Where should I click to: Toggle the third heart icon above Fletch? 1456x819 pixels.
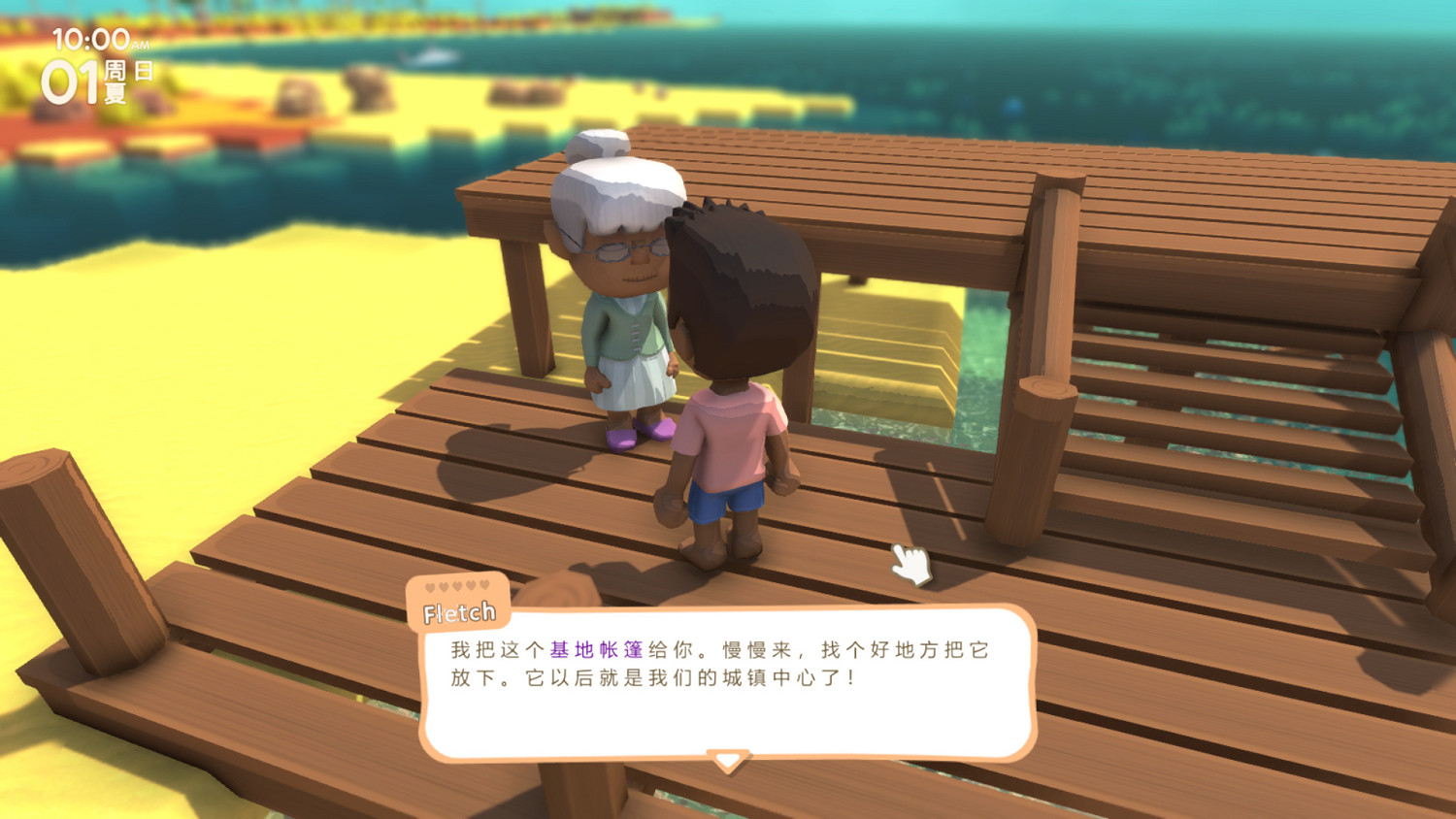pyautogui.click(x=456, y=585)
